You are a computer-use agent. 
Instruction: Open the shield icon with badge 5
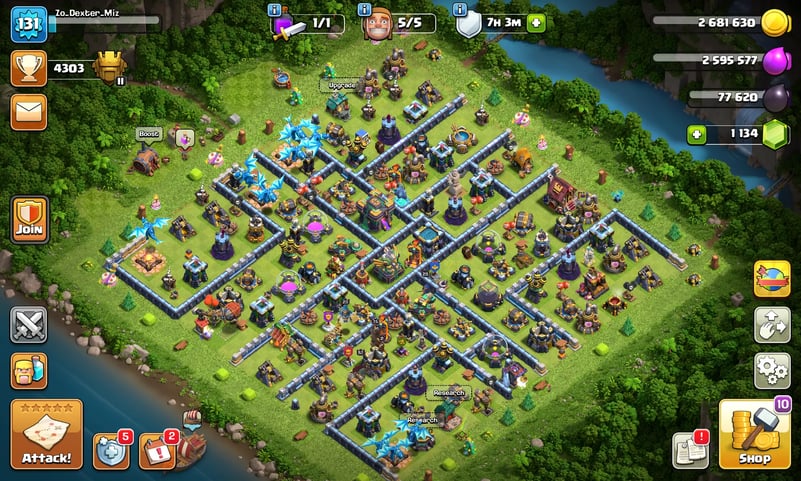(x=111, y=451)
